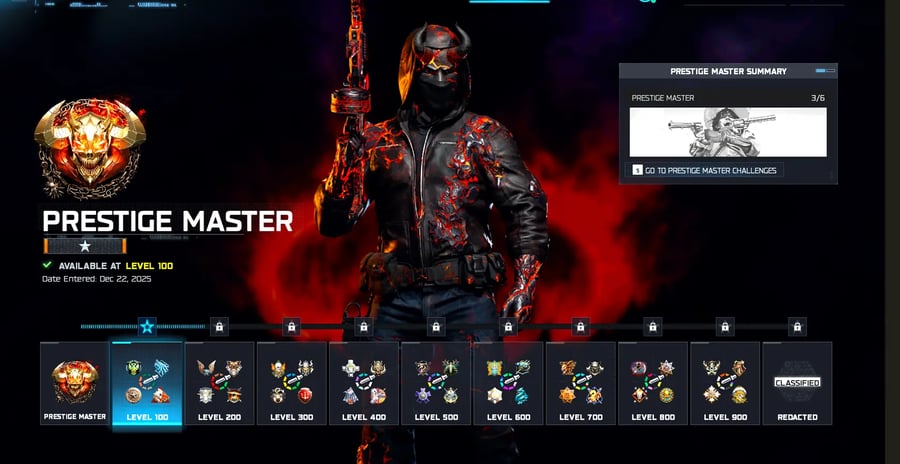Image resolution: width=900 pixels, height=464 pixels.
Task: Click the blue star progress marker
Action: pos(147,326)
